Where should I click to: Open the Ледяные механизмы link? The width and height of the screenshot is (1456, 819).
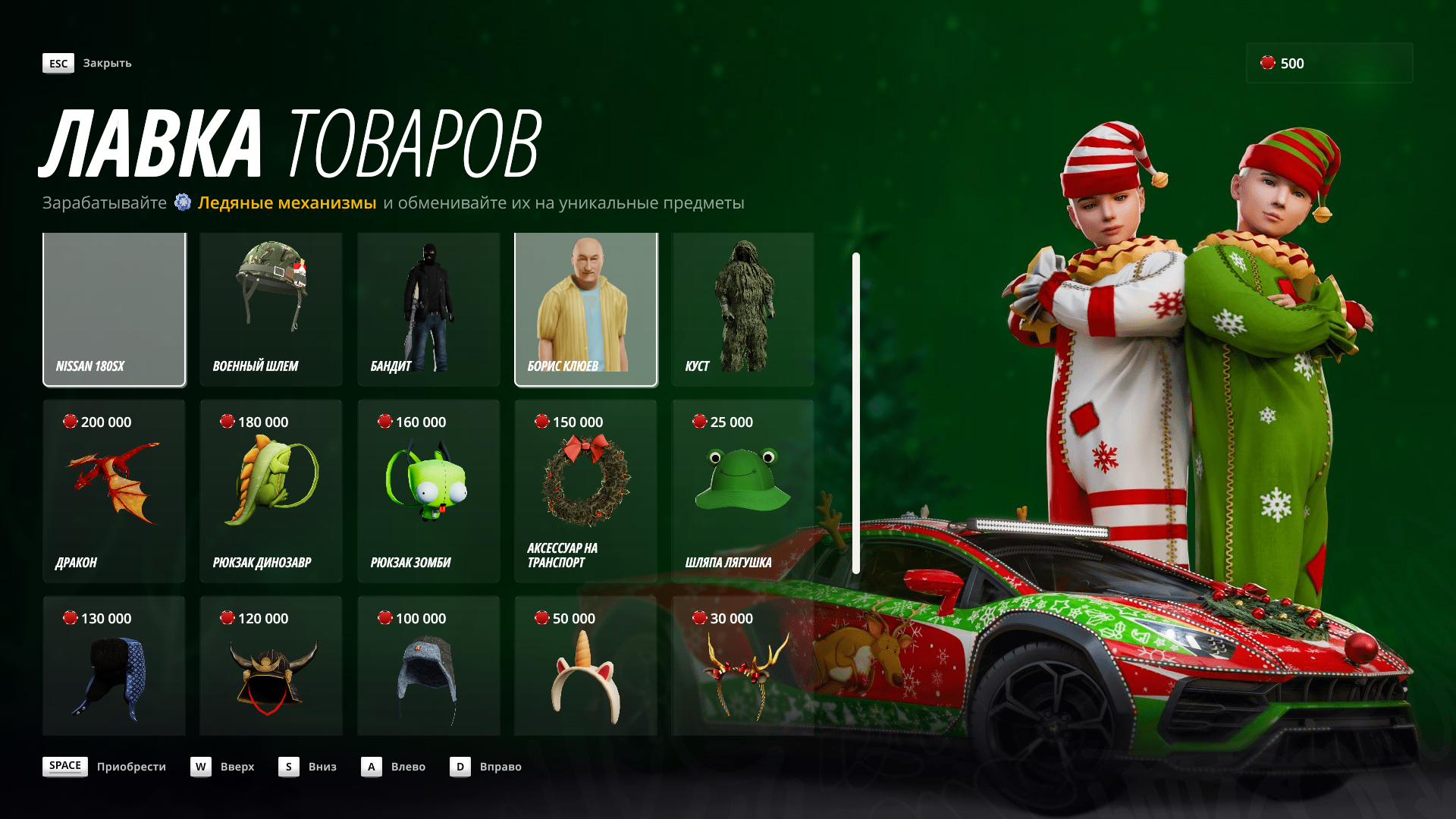pos(287,202)
